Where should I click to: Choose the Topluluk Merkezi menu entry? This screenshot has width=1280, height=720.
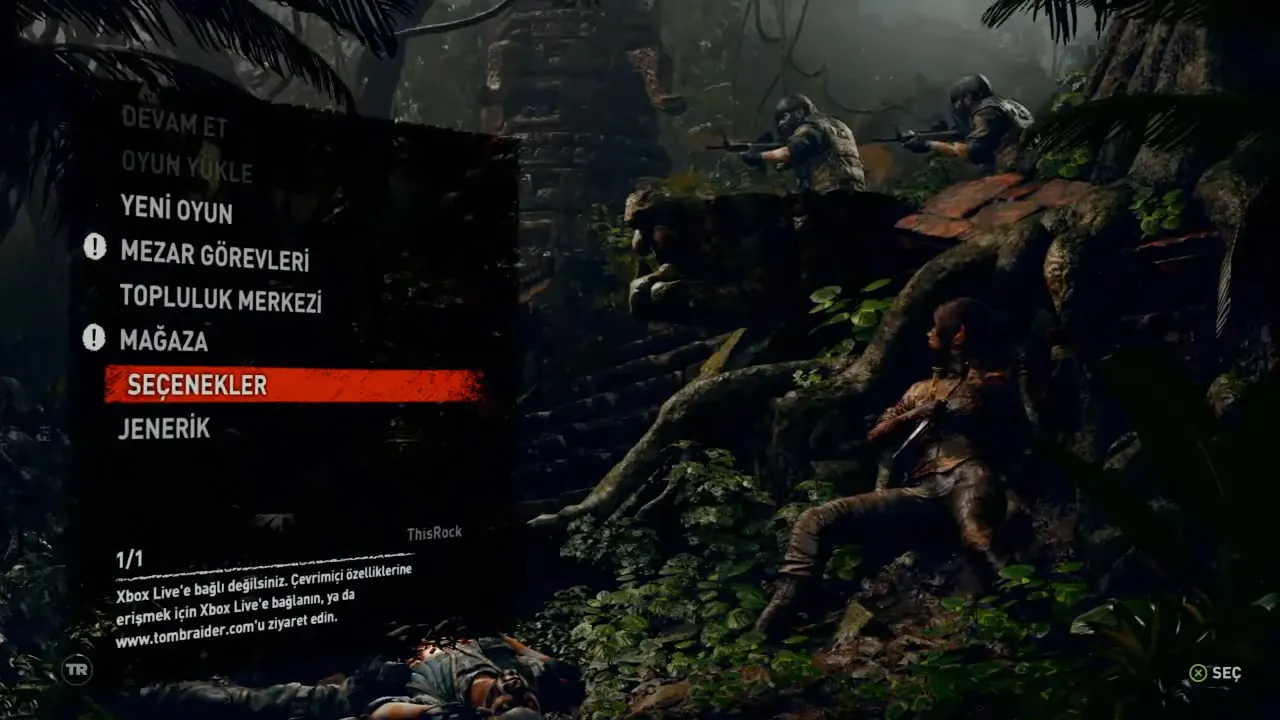click(220, 298)
